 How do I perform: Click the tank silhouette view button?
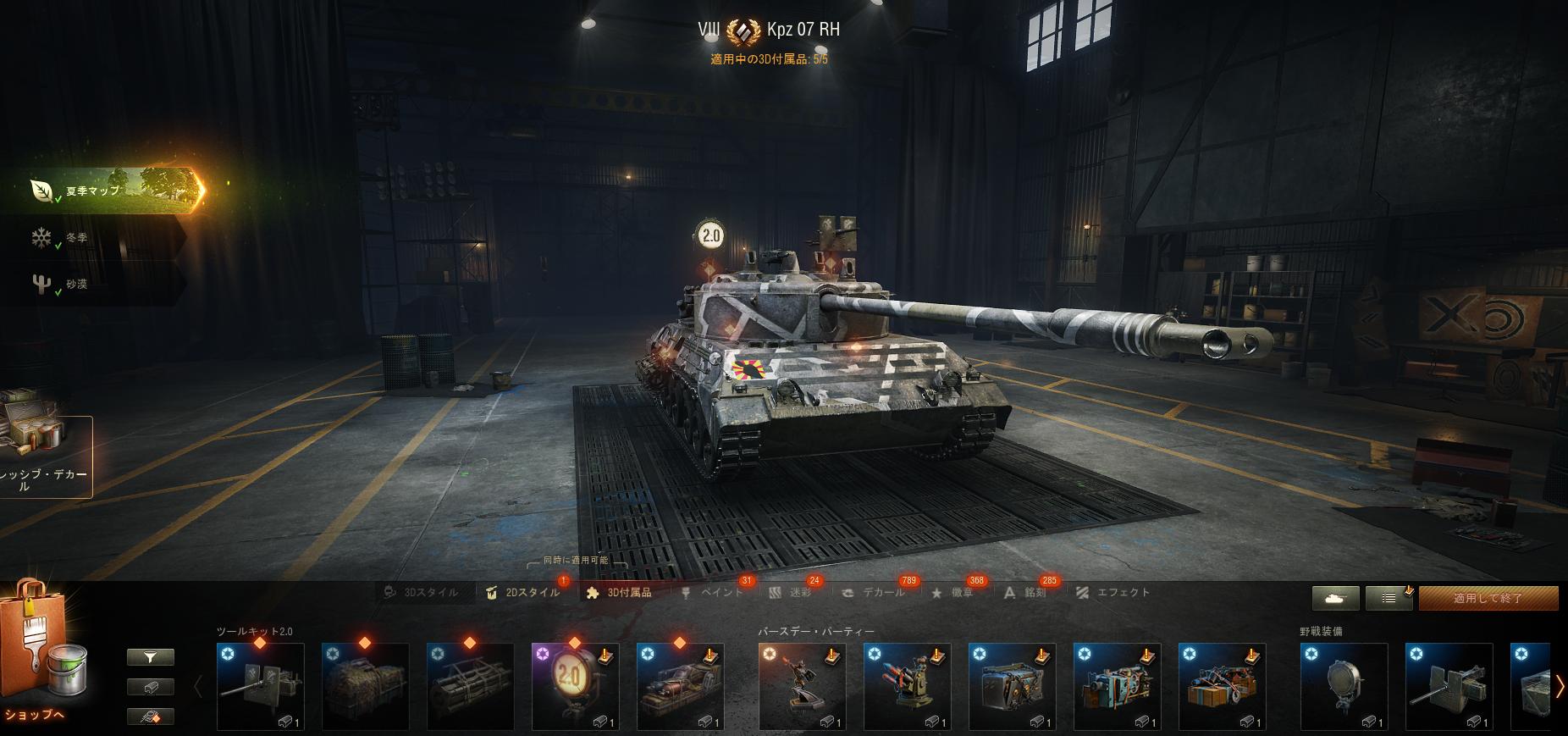click(x=1336, y=598)
